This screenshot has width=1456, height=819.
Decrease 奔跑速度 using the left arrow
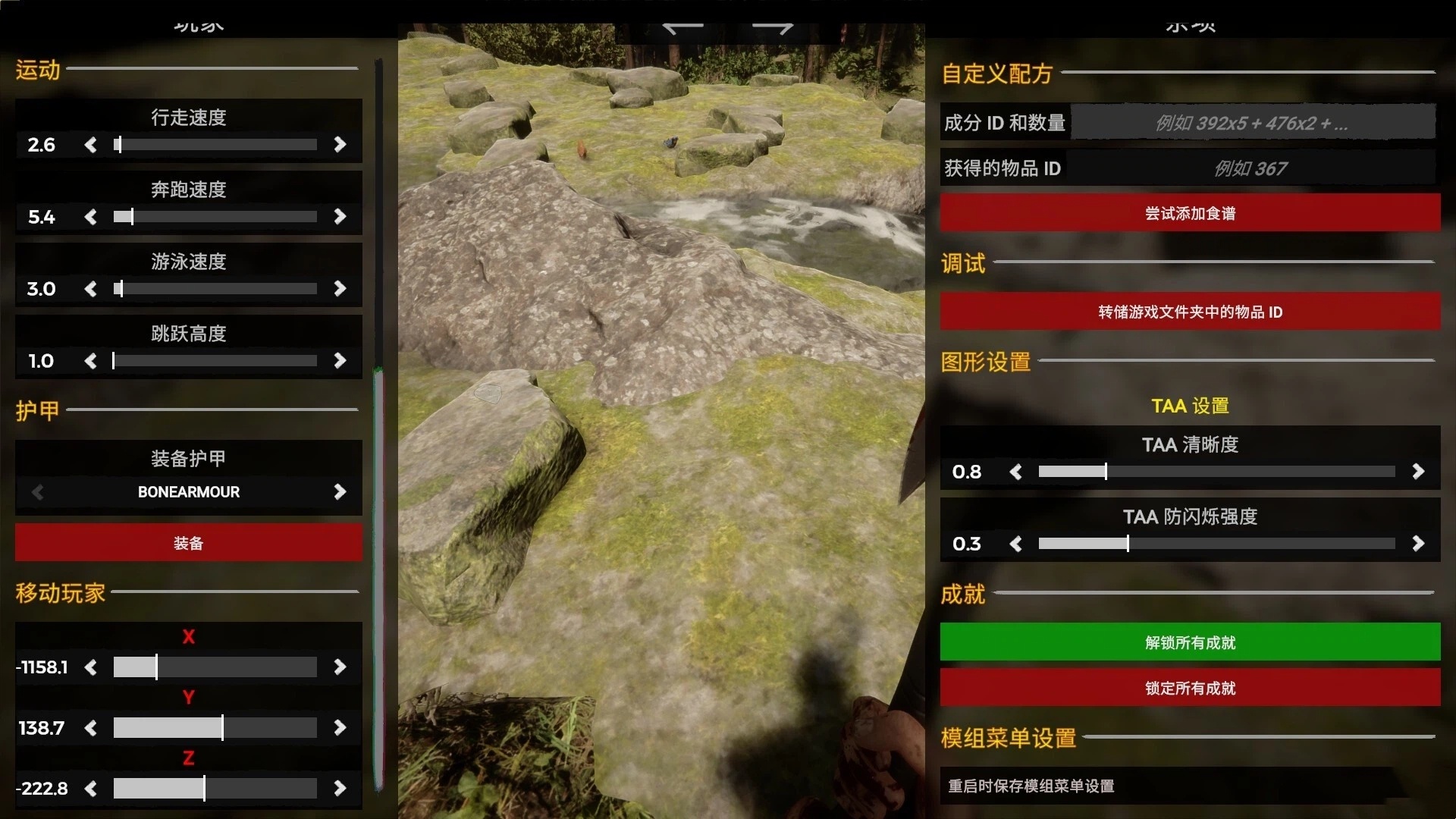tap(91, 216)
